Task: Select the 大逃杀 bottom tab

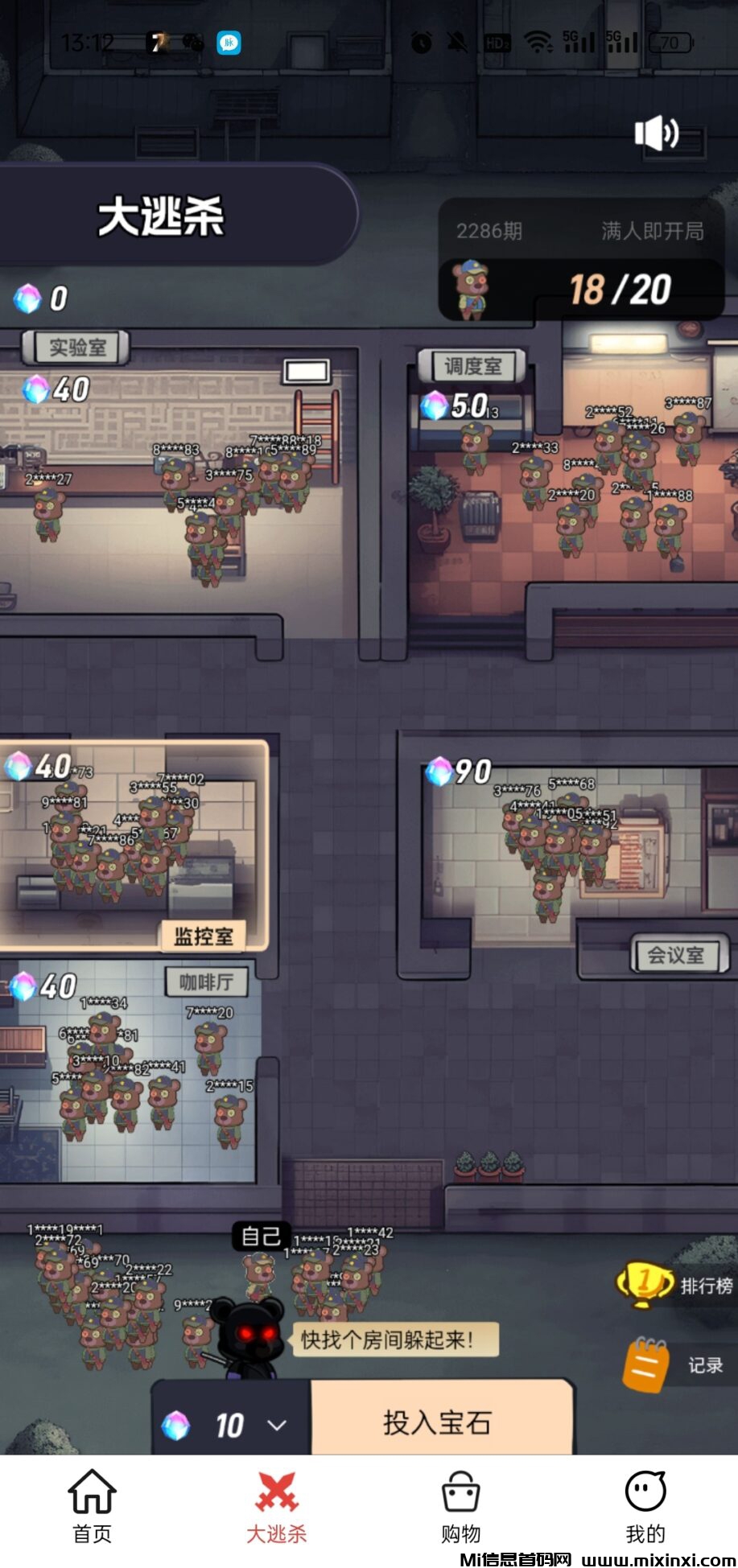Action: (276, 1507)
